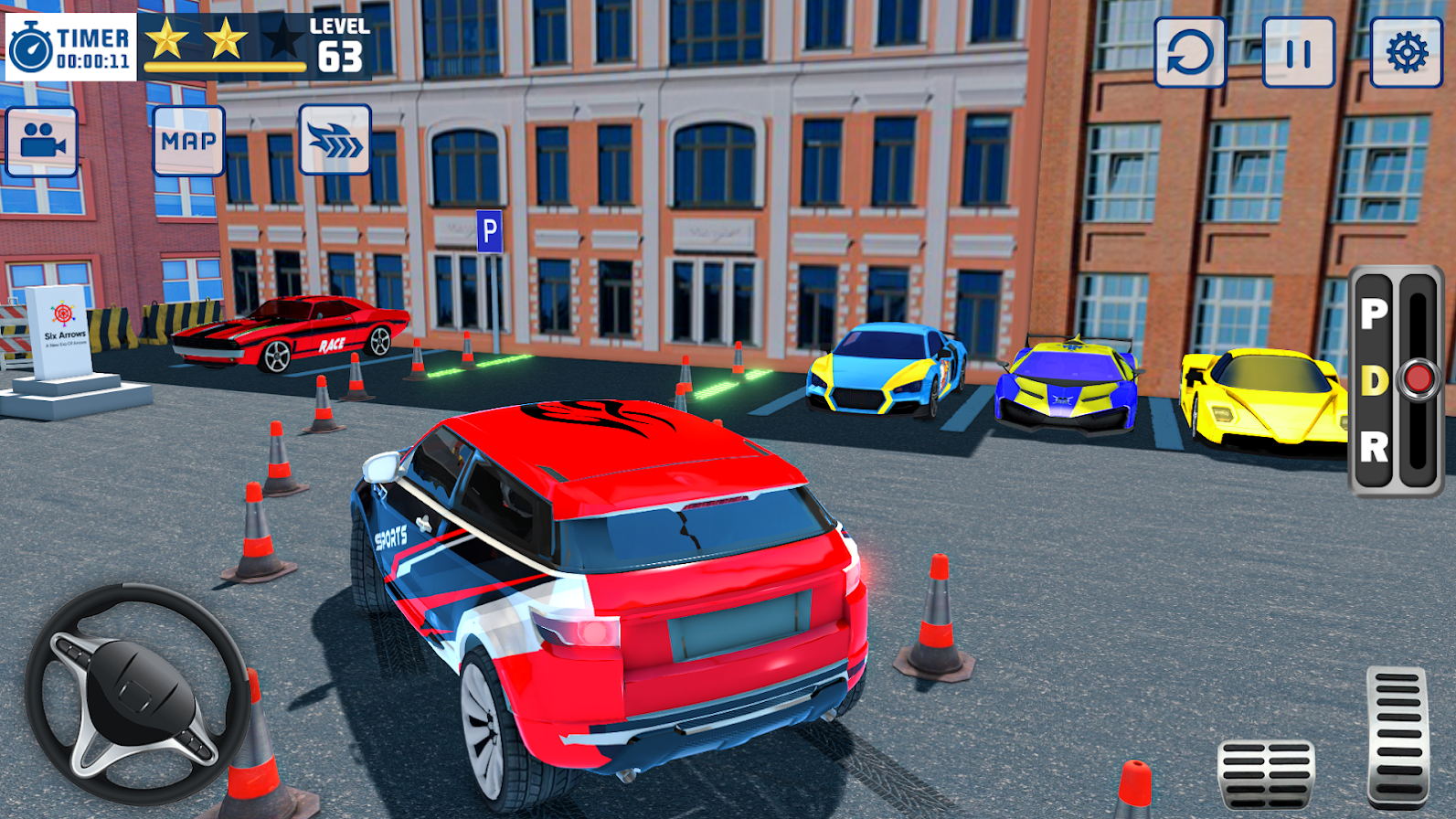Restart the level with the reload button
Screen dimensions: 1456x819
pos(1189,53)
